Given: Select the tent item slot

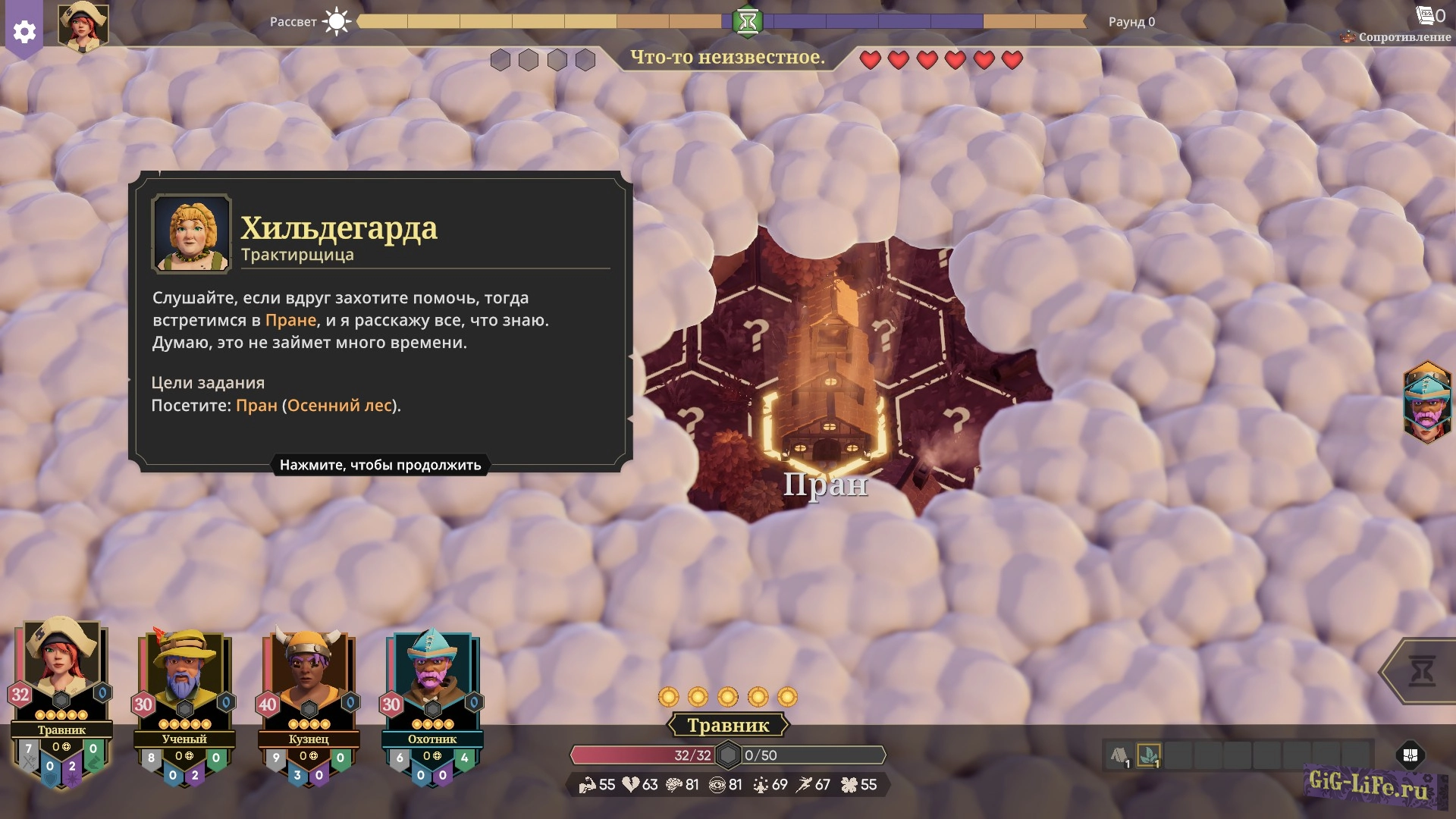Looking at the screenshot, I should pyautogui.click(x=1120, y=755).
